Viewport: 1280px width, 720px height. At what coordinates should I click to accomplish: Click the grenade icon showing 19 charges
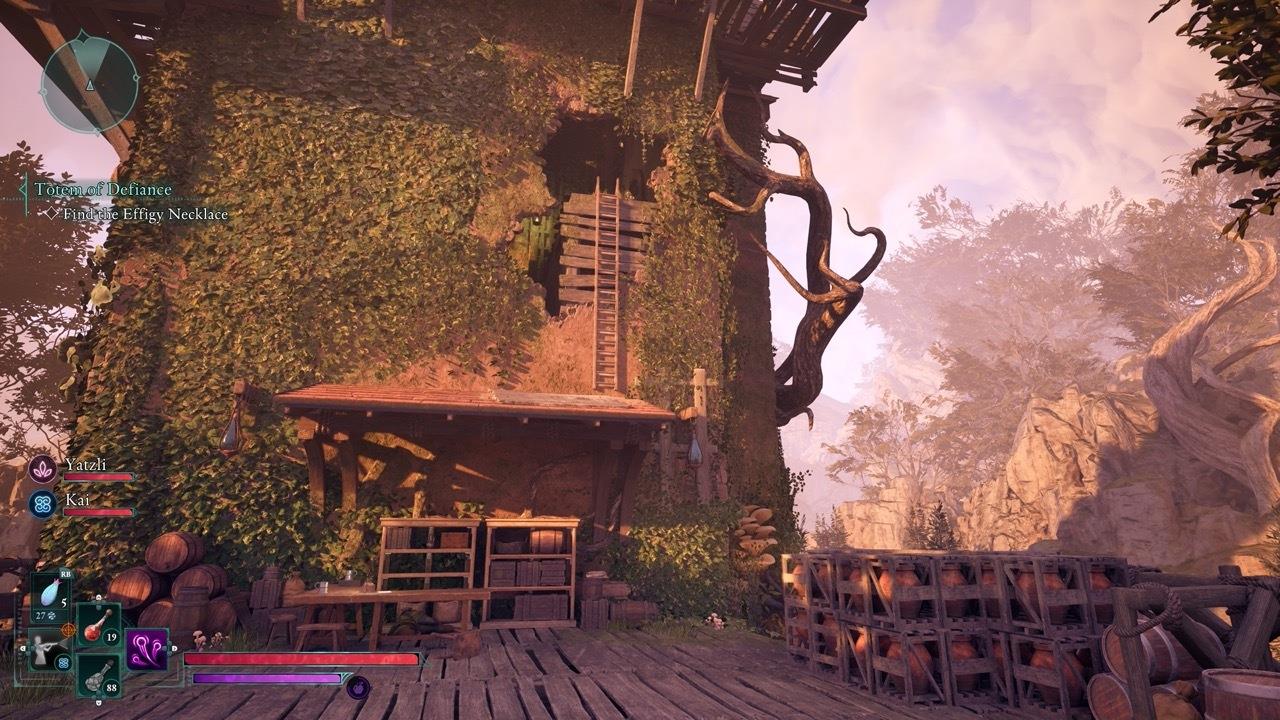96,628
